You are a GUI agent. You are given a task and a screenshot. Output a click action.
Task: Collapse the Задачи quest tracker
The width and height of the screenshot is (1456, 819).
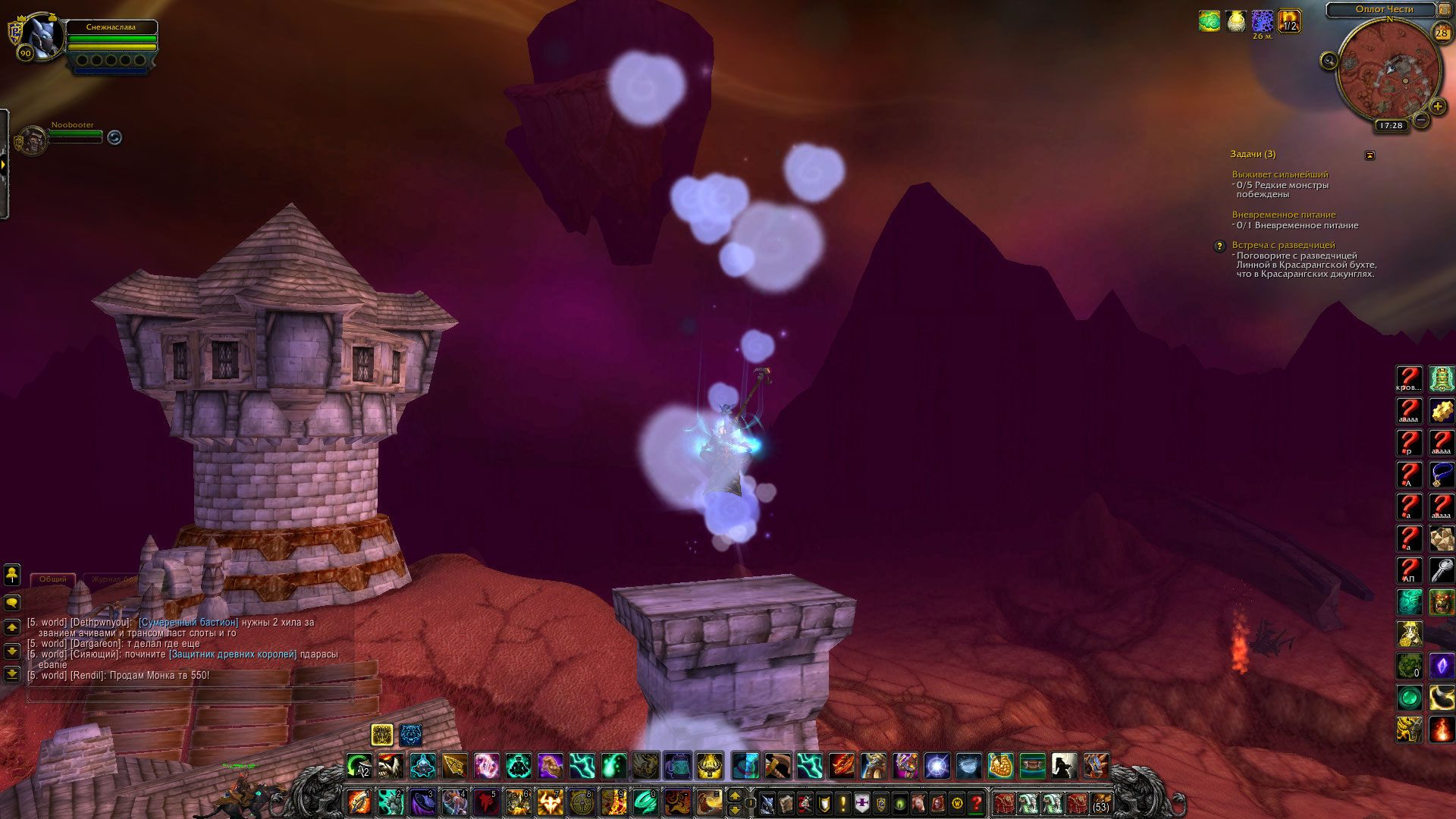(1370, 155)
